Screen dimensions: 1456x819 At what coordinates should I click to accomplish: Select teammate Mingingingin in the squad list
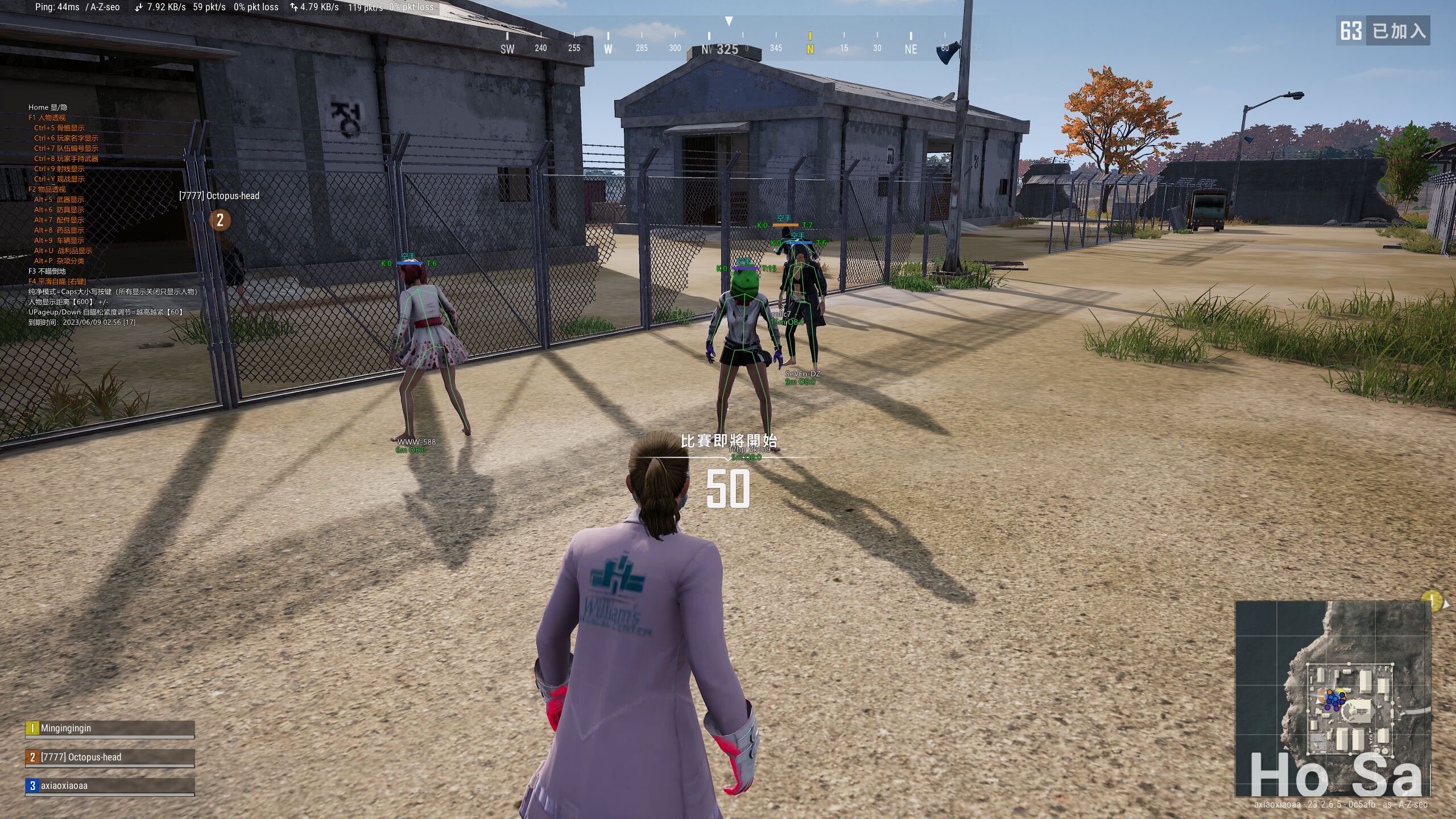[110, 729]
